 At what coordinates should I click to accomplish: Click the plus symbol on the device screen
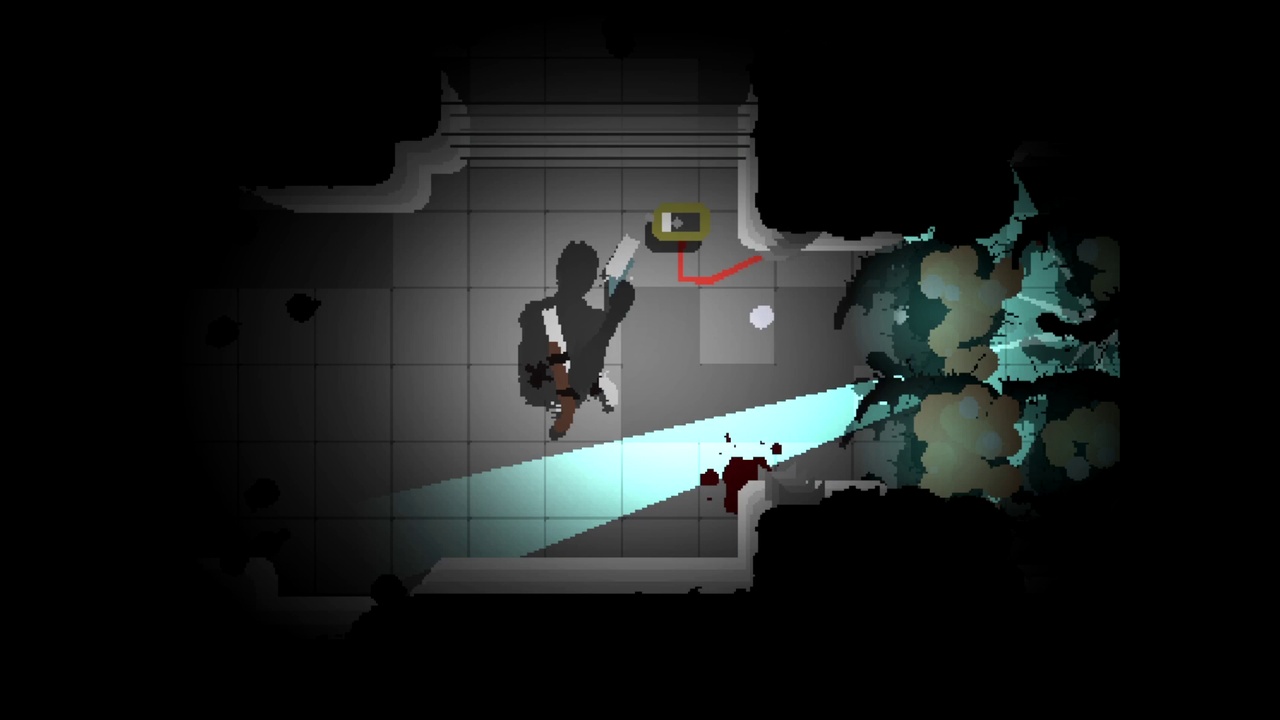point(677,221)
